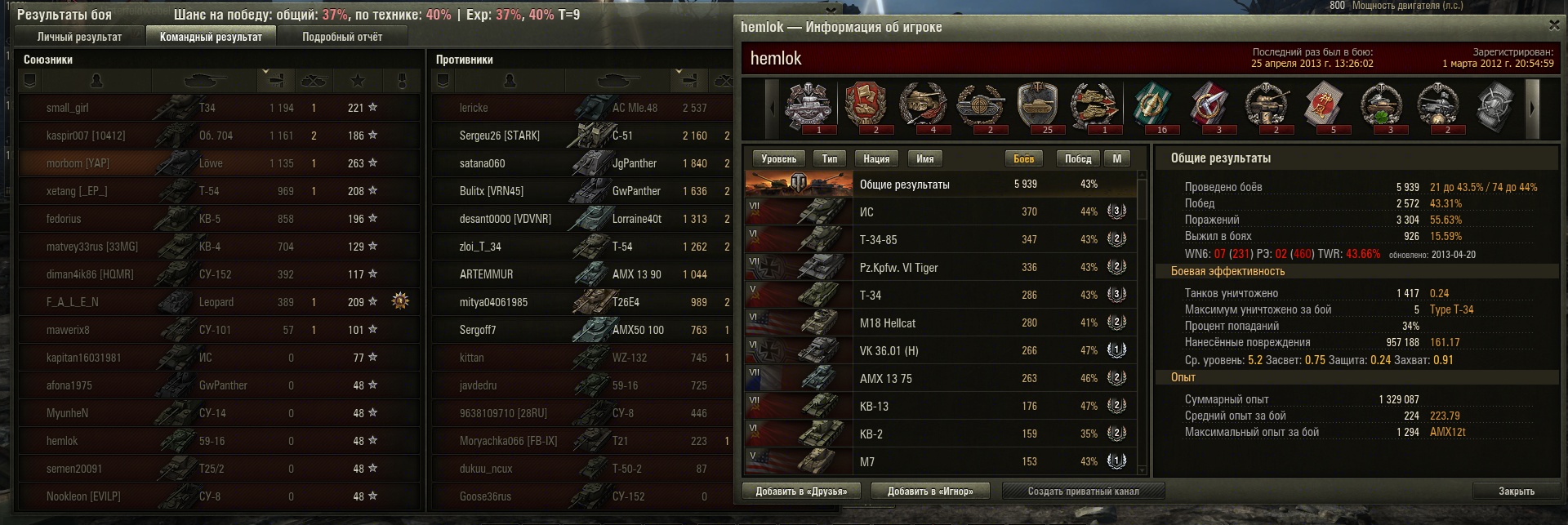The height and width of the screenshot is (525, 1568).
Task: Show next medals with the right arrow
Action: click(1532, 108)
